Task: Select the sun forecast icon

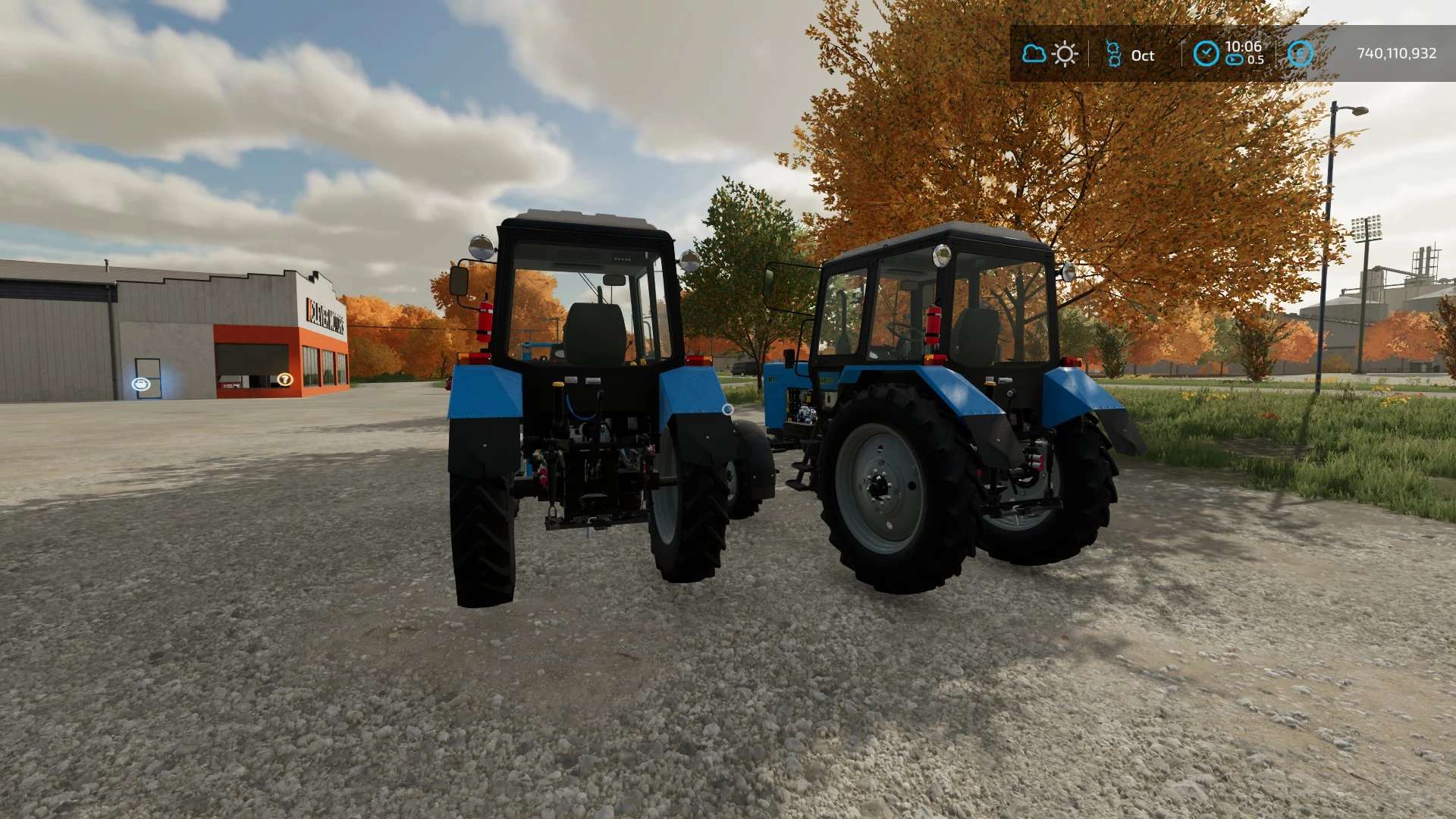Action: click(x=1065, y=54)
